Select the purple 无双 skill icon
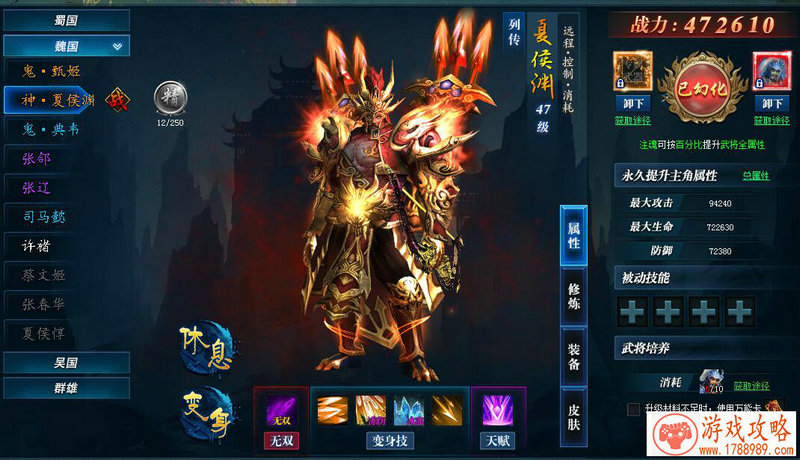The height and width of the screenshot is (460, 800). point(280,410)
